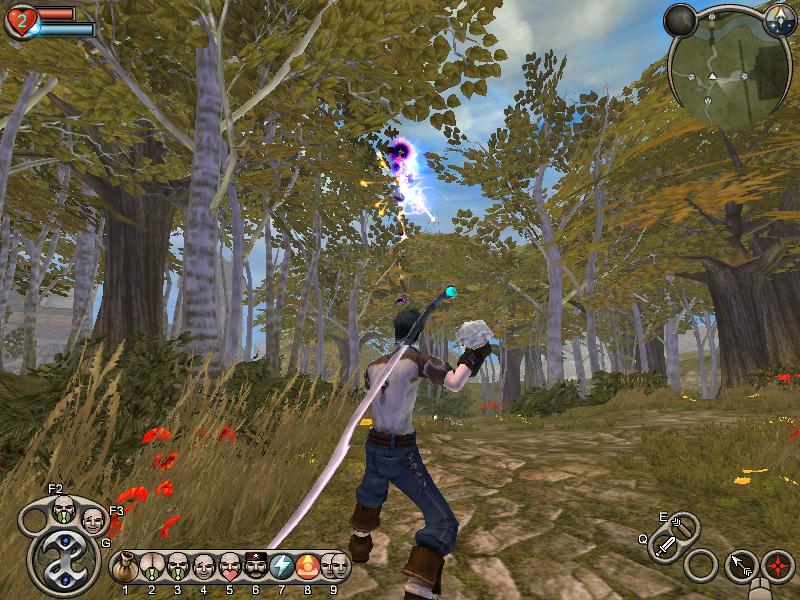Cast the fireball spell in slot 8
Image resolution: width=800 pixels, height=600 pixels.
coord(308,567)
